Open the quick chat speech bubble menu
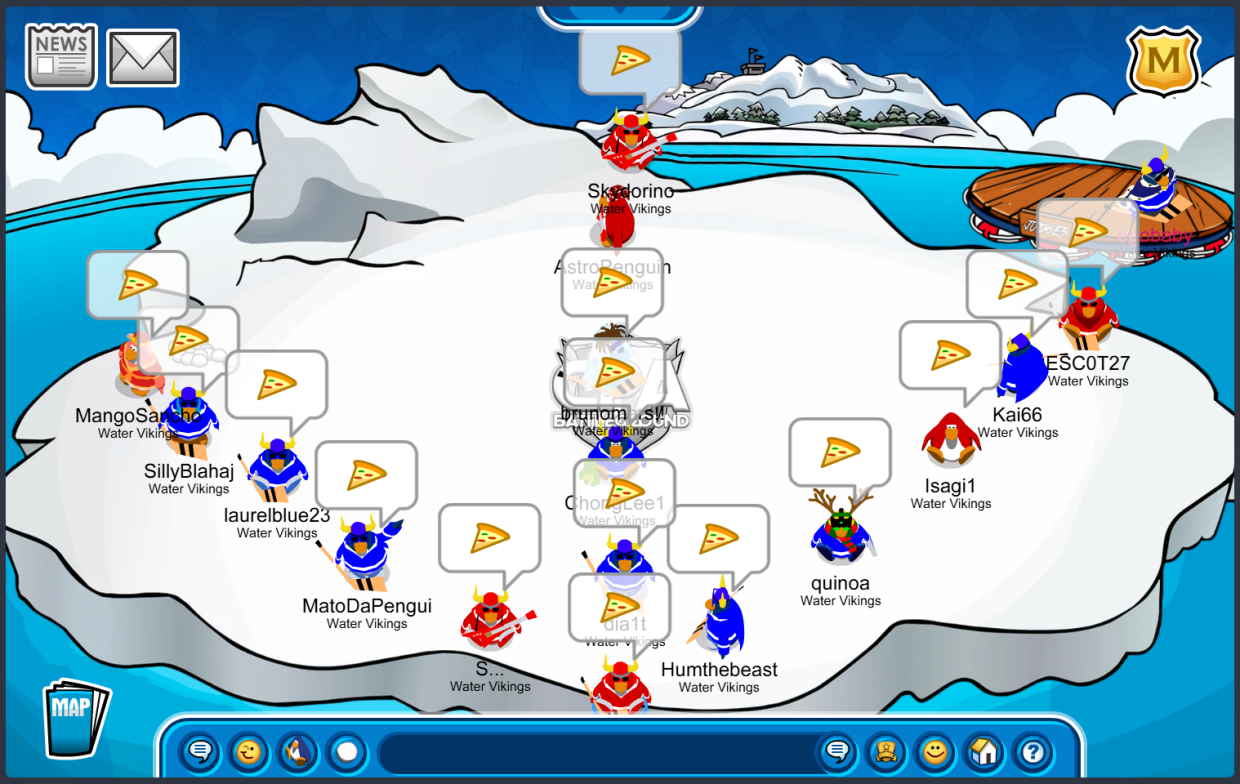Viewport: 1240px width, 784px height. [x=200, y=751]
